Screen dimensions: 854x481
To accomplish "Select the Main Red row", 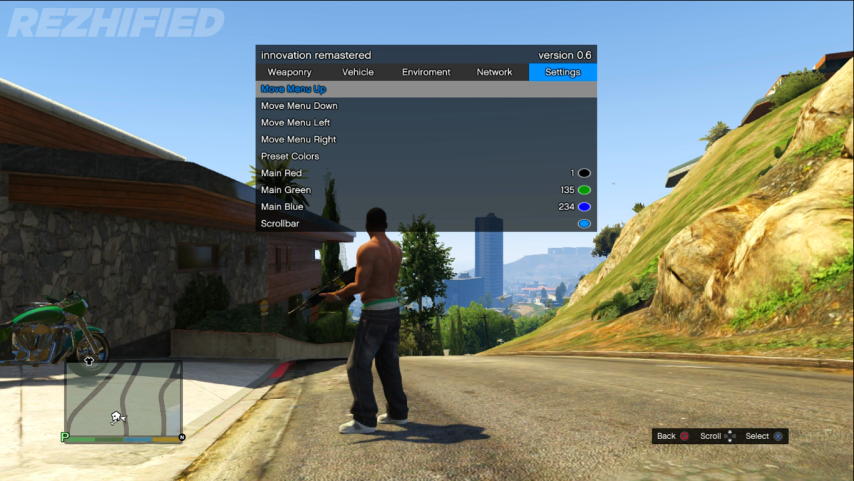I will (281, 174).
